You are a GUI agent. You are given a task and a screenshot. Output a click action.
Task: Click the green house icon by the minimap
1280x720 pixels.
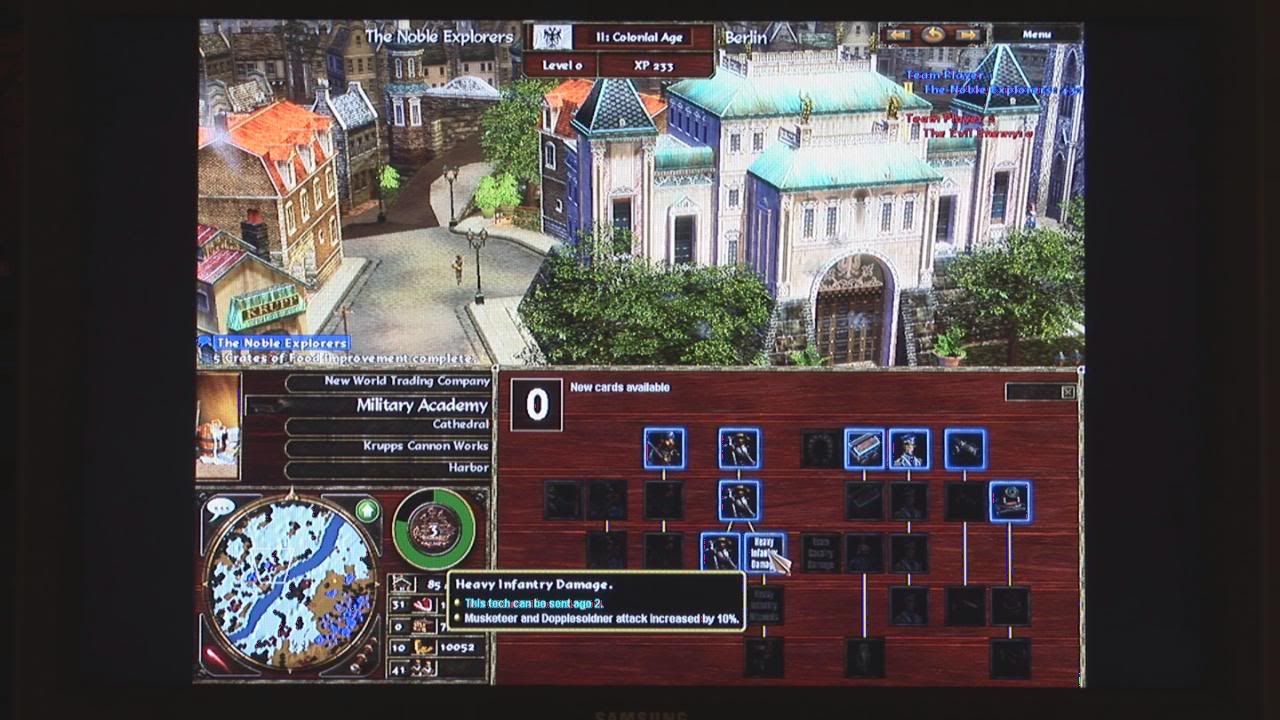[367, 511]
